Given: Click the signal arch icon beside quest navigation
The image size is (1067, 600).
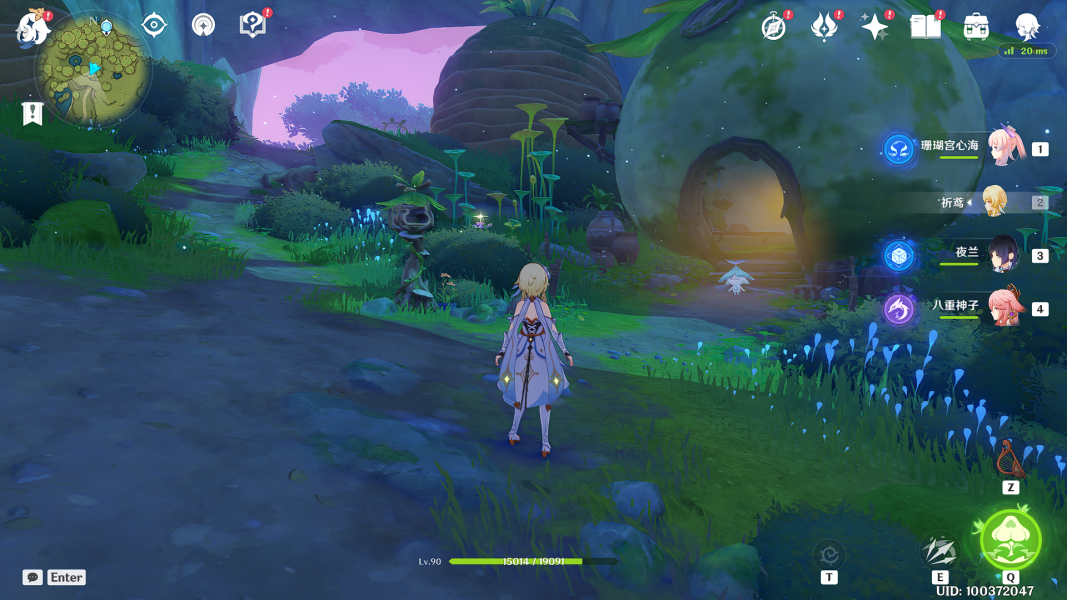Looking at the screenshot, I should pos(203,25).
